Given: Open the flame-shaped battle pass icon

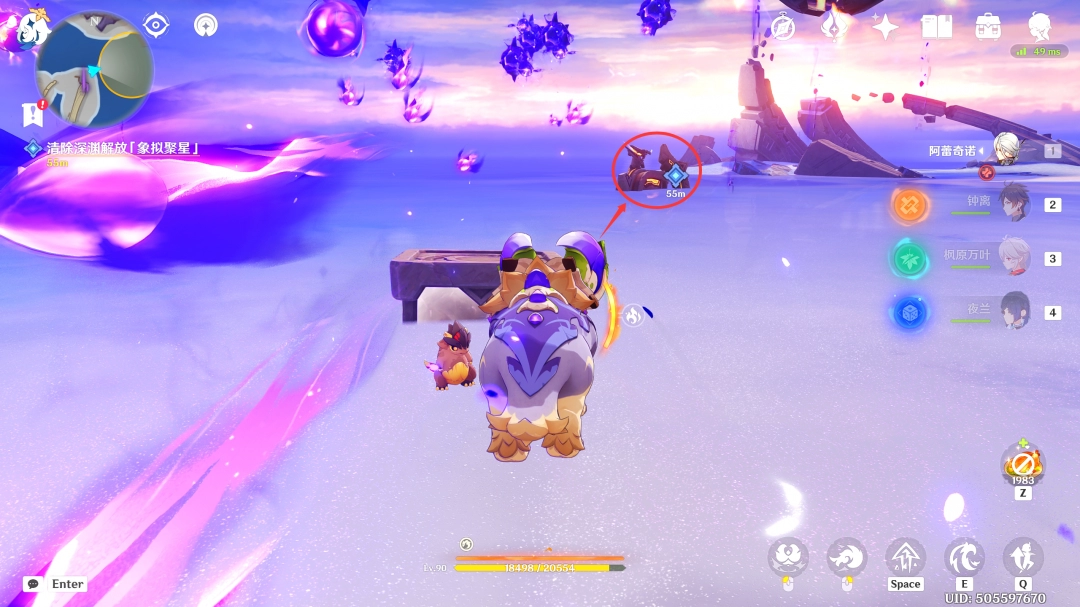Looking at the screenshot, I should [833, 27].
